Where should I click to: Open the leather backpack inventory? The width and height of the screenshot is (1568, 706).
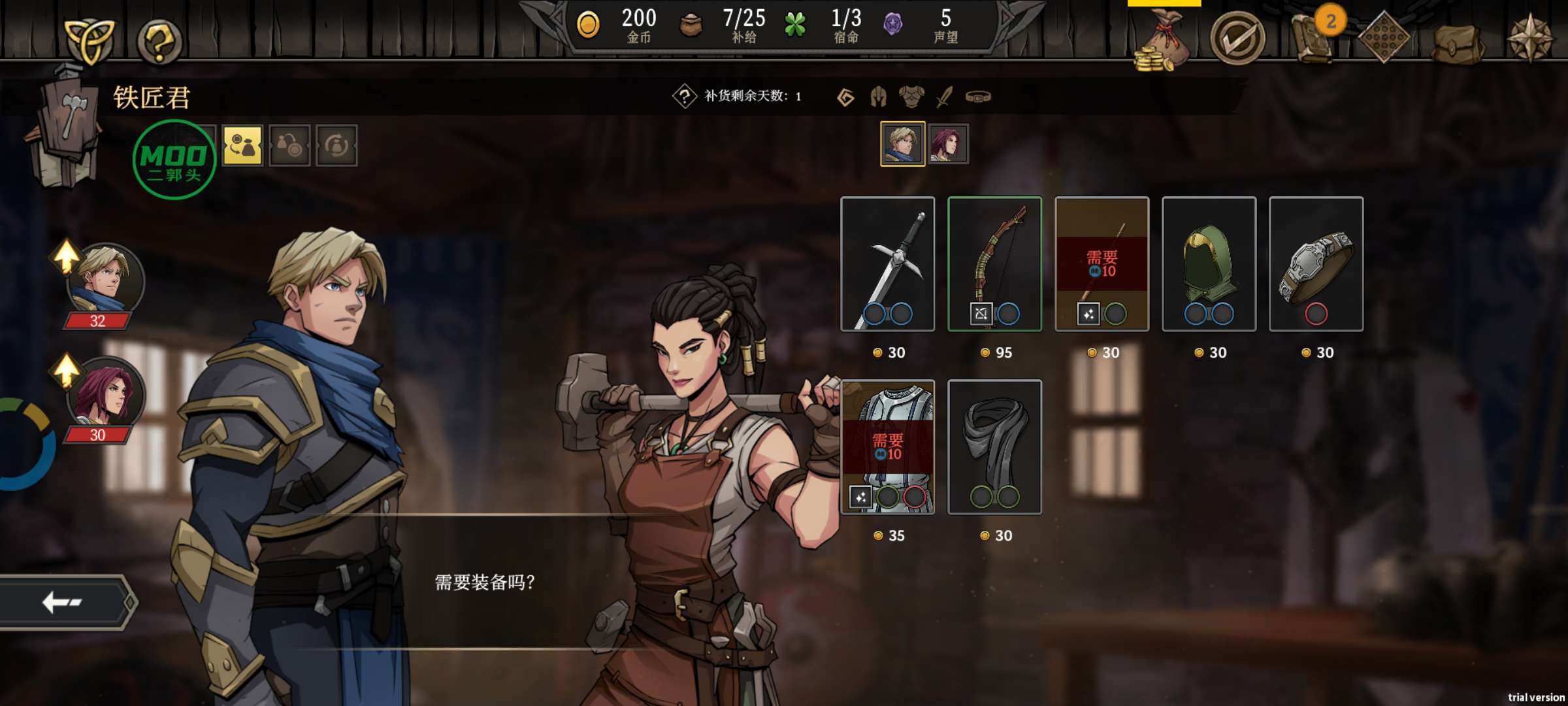(x=1458, y=43)
